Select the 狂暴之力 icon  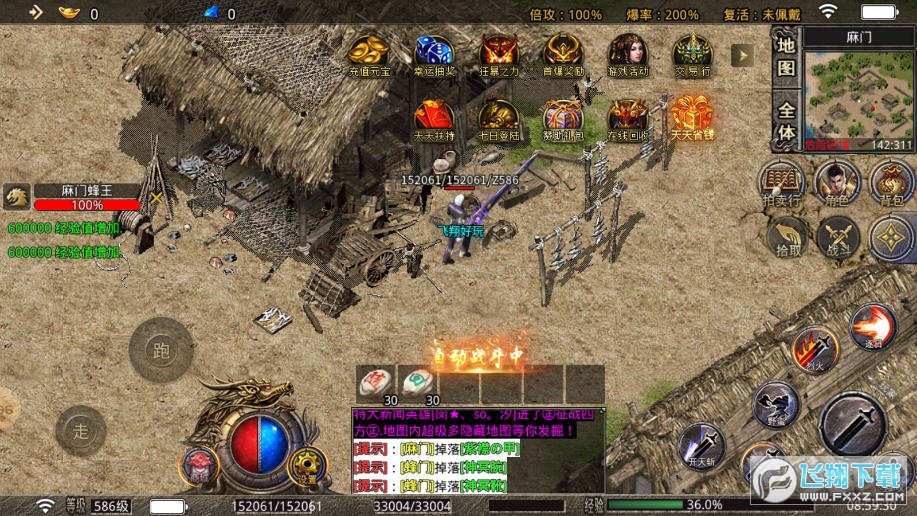[x=498, y=55]
